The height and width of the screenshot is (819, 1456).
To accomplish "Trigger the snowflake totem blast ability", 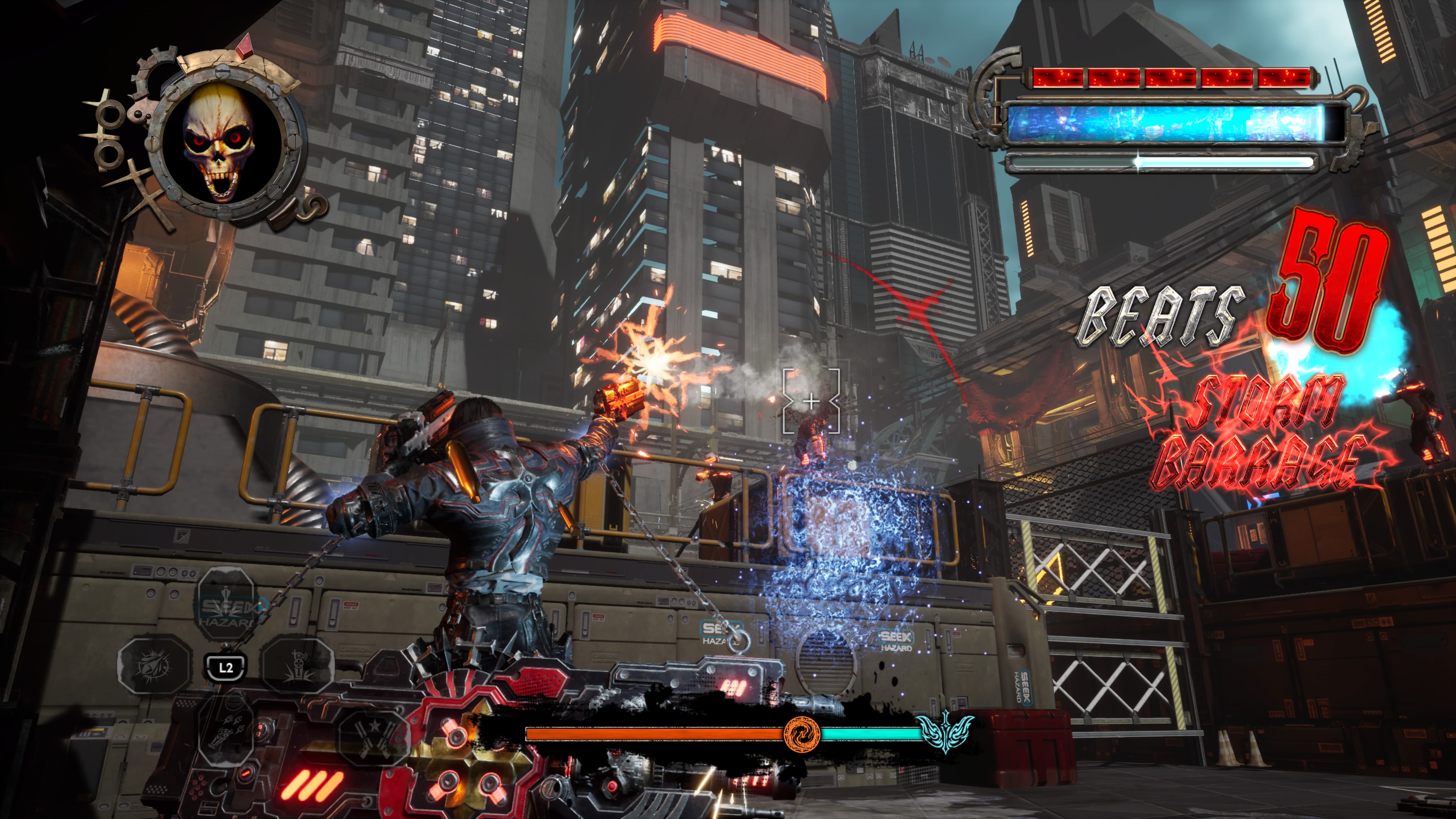I will [298, 666].
